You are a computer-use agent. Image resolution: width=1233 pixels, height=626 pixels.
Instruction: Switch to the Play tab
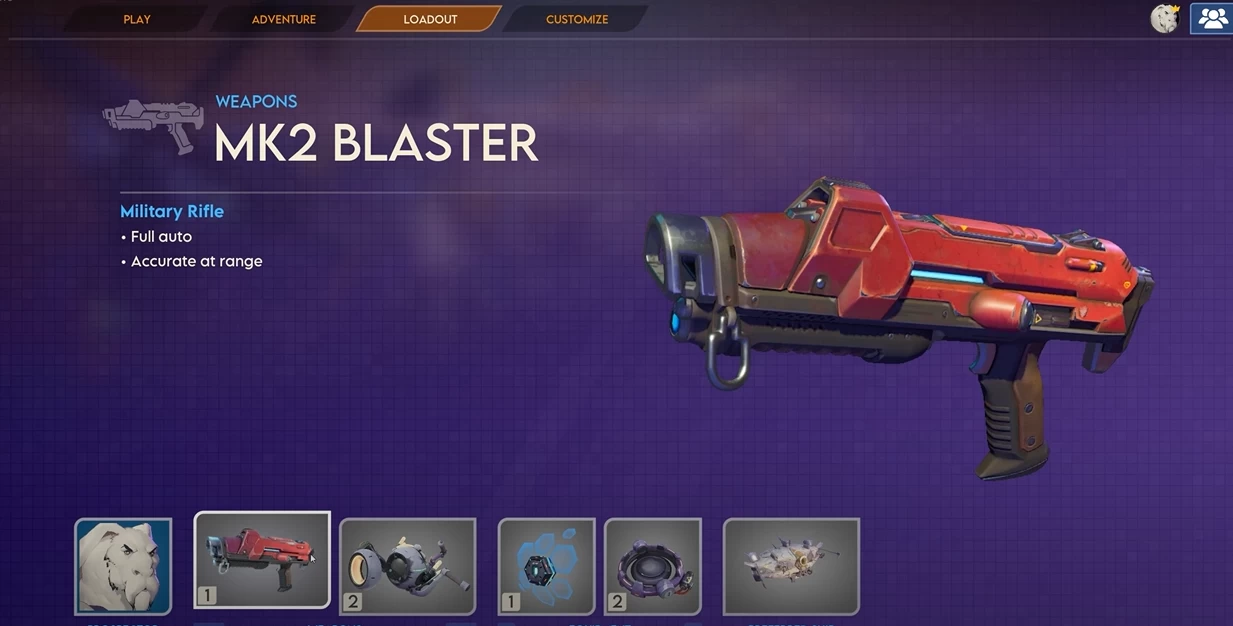[x=137, y=19]
